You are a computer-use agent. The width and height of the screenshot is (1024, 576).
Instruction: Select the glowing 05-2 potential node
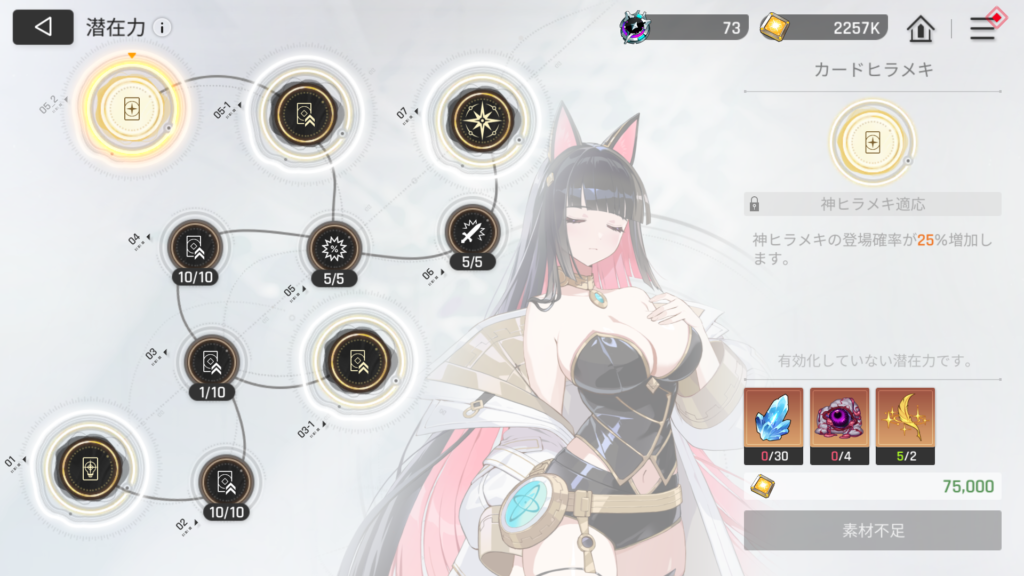(x=131, y=111)
